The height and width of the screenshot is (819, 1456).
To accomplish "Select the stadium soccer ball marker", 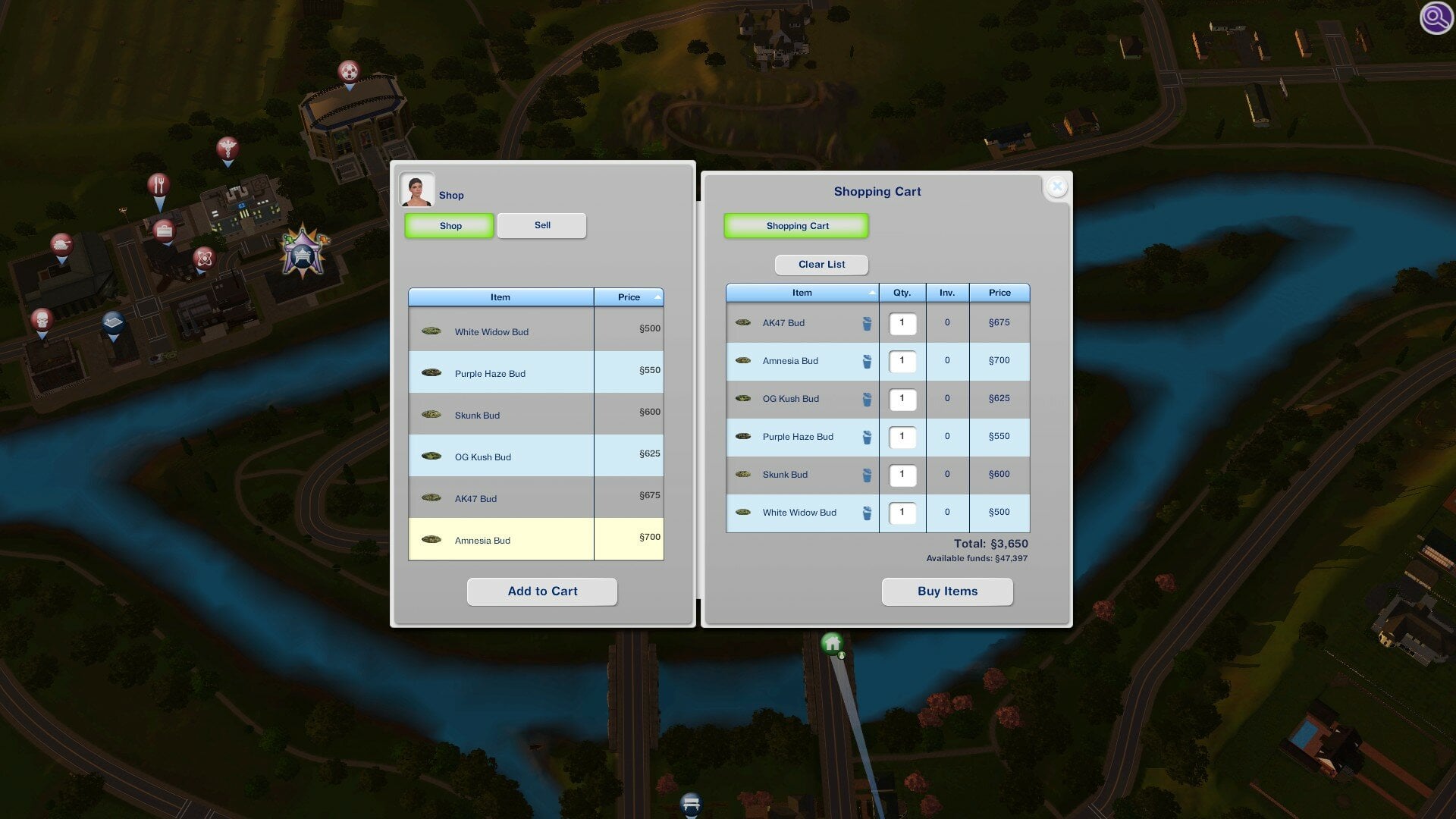I will (x=348, y=71).
